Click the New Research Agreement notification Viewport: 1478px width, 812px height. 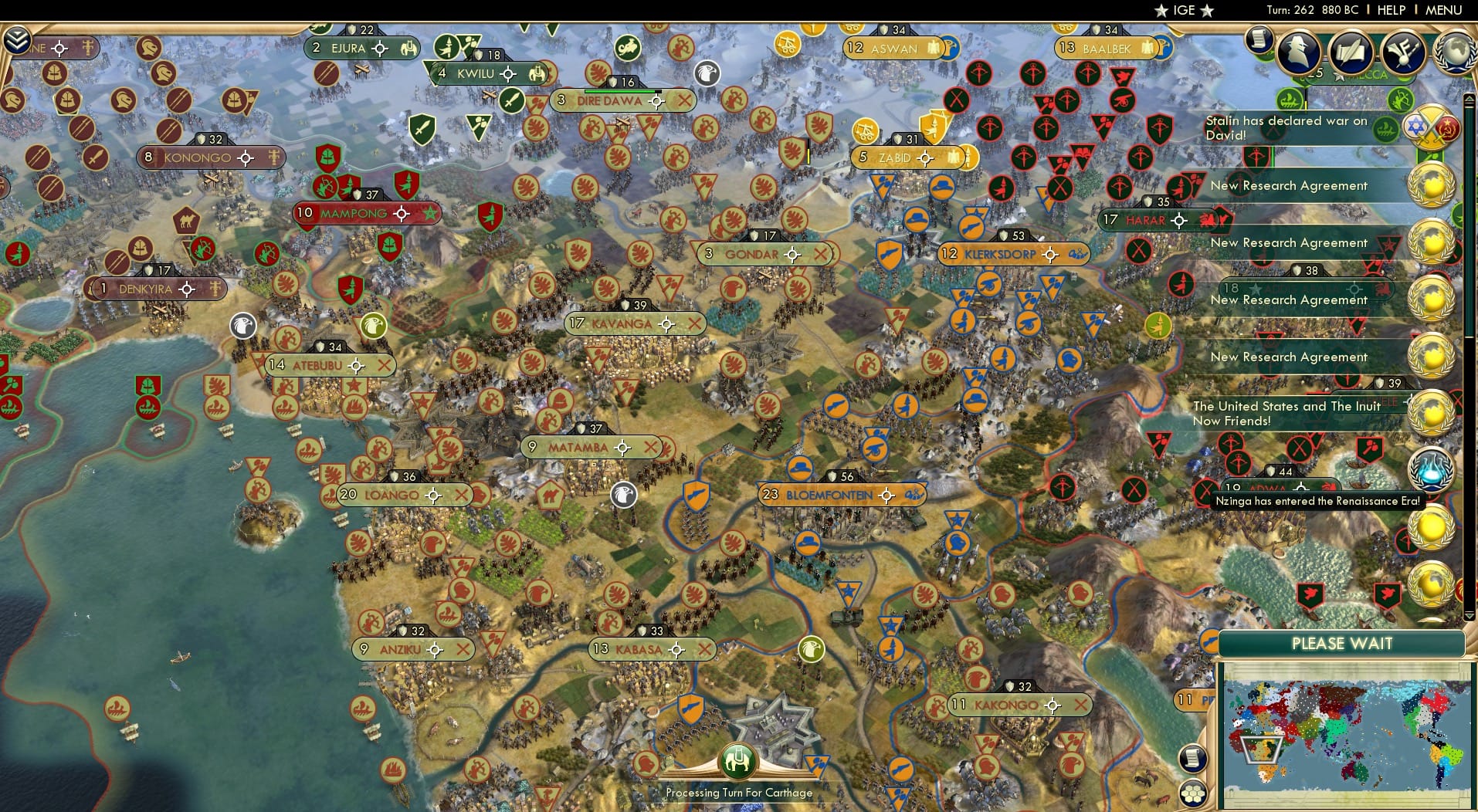(x=1290, y=185)
